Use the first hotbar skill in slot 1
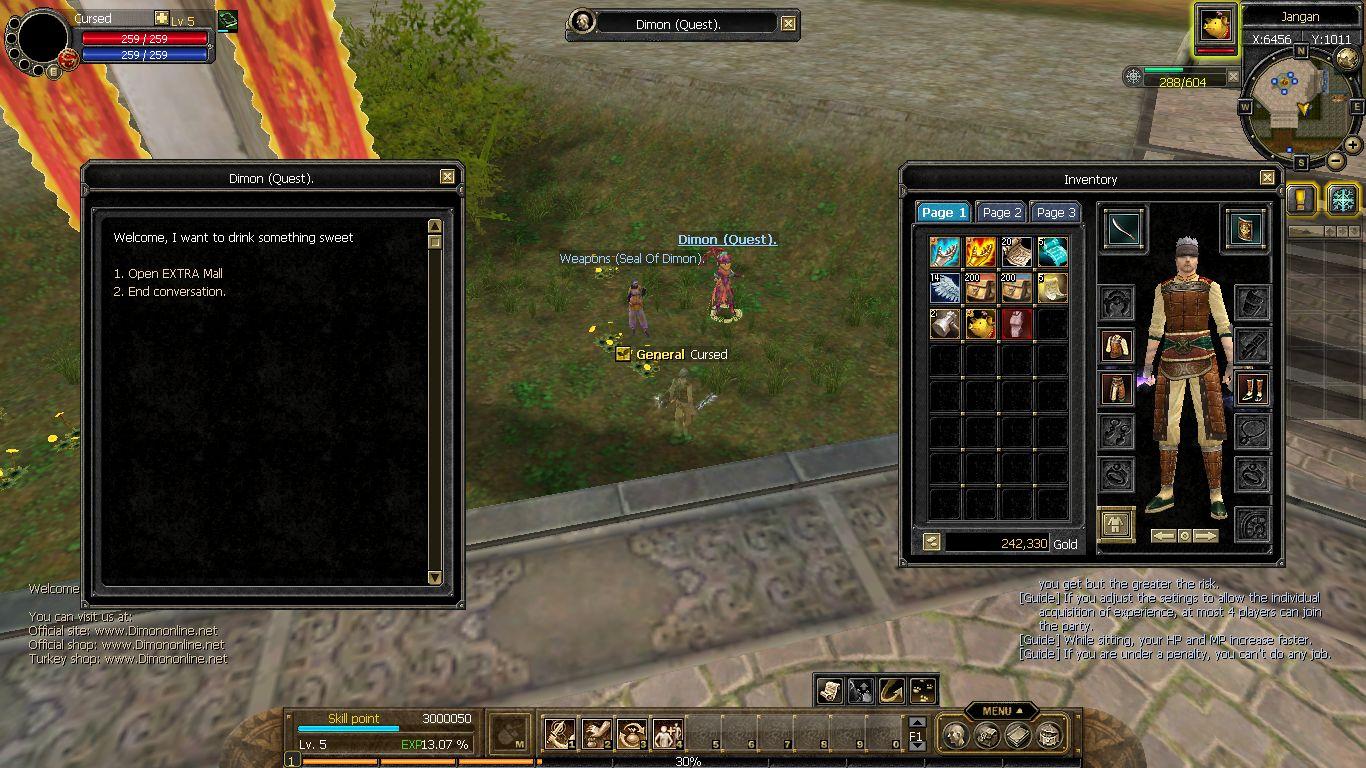Image resolution: width=1366 pixels, height=768 pixels. (559, 735)
